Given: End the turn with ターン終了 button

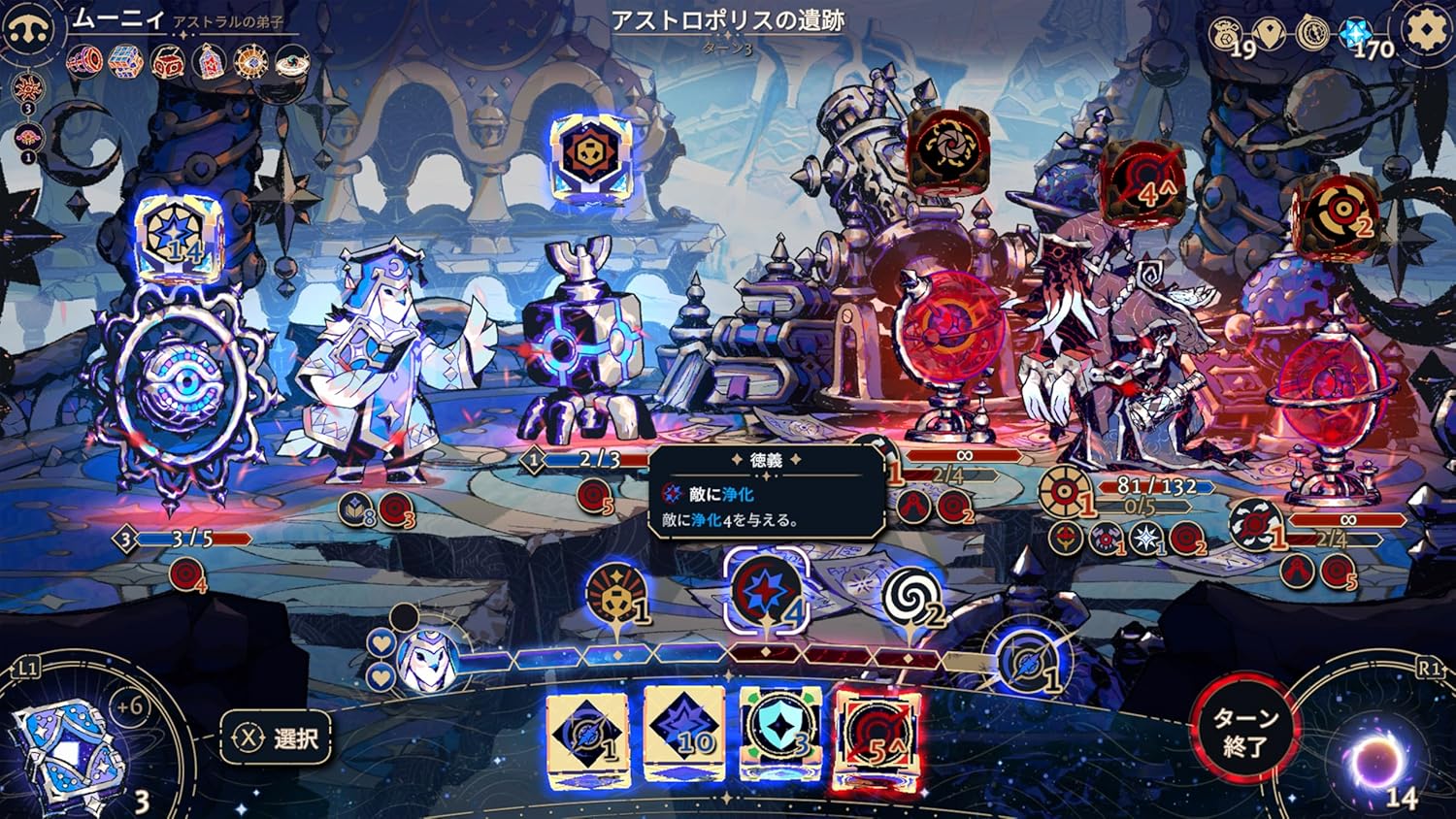Looking at the screenshot, I should click(1244, 731).
